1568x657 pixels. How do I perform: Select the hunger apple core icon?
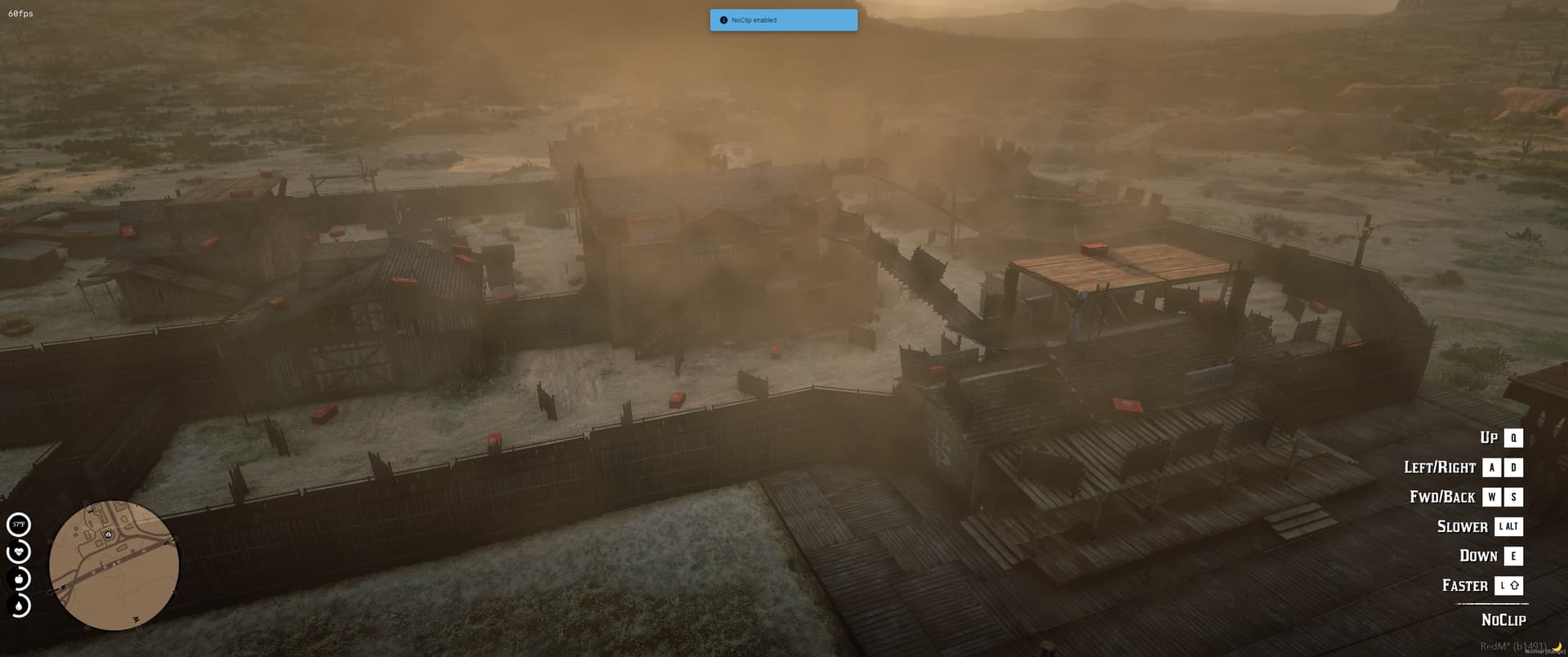pyautogui.click(x=19, y=579)
